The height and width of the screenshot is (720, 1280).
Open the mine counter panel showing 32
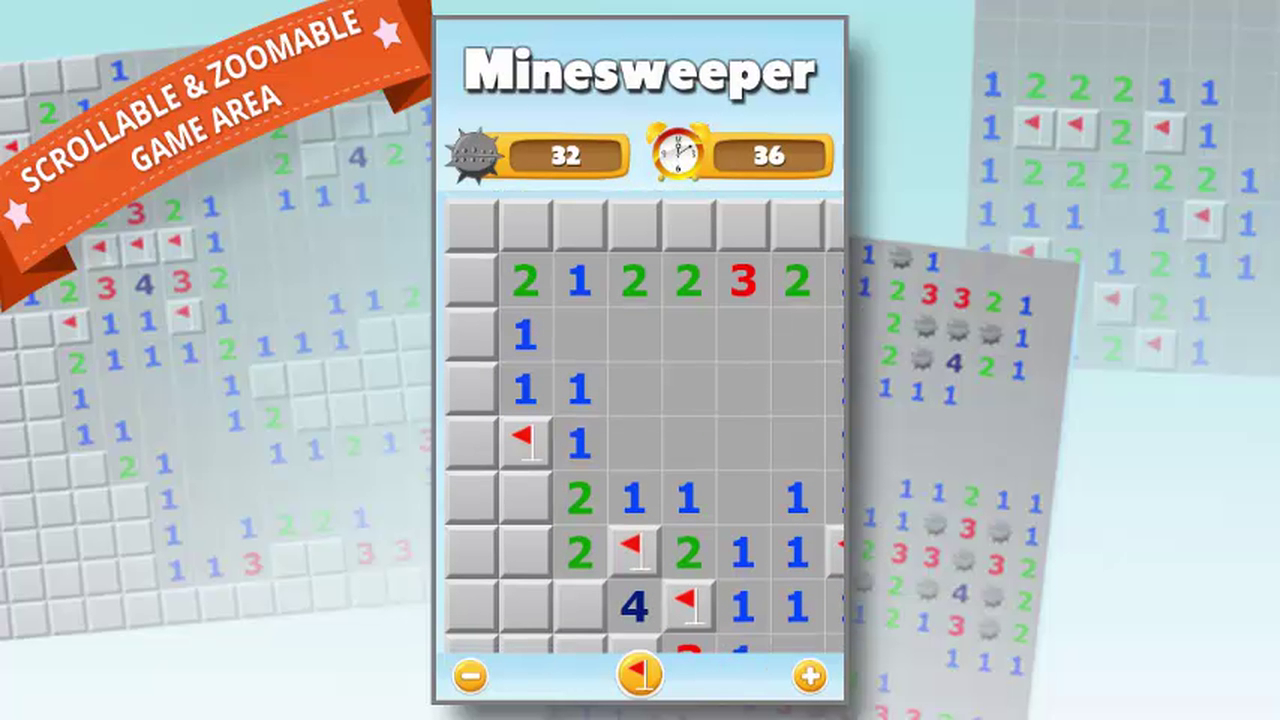click(x=567, y=155)
